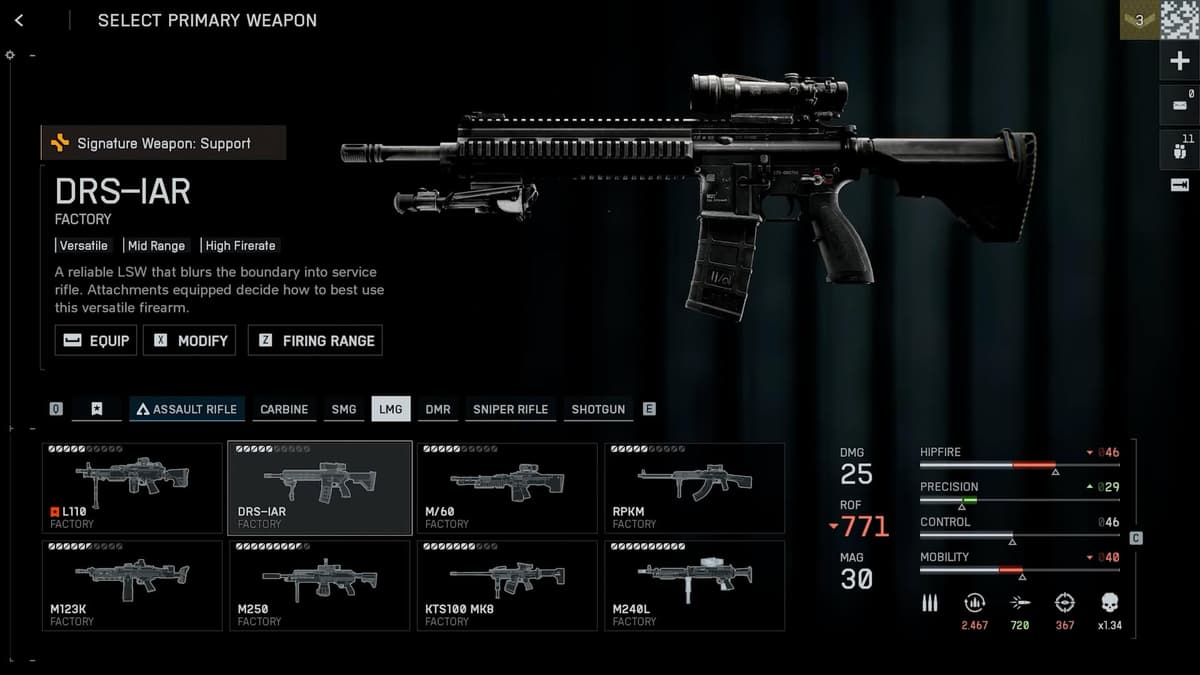Open the favorites bookmark tab

(97, 409)
